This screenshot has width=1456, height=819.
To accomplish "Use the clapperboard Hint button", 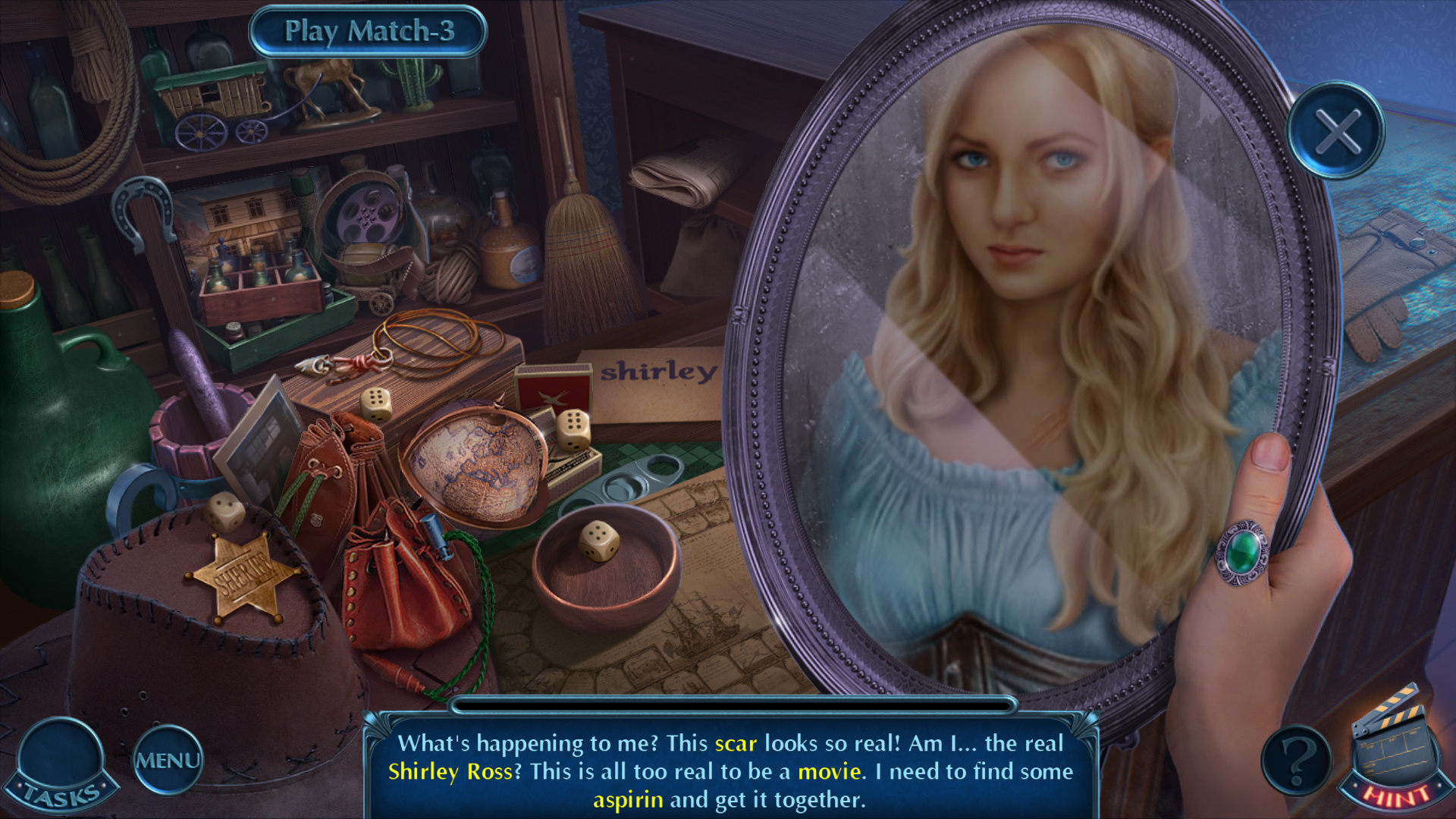I will (x=1394, y=751).
